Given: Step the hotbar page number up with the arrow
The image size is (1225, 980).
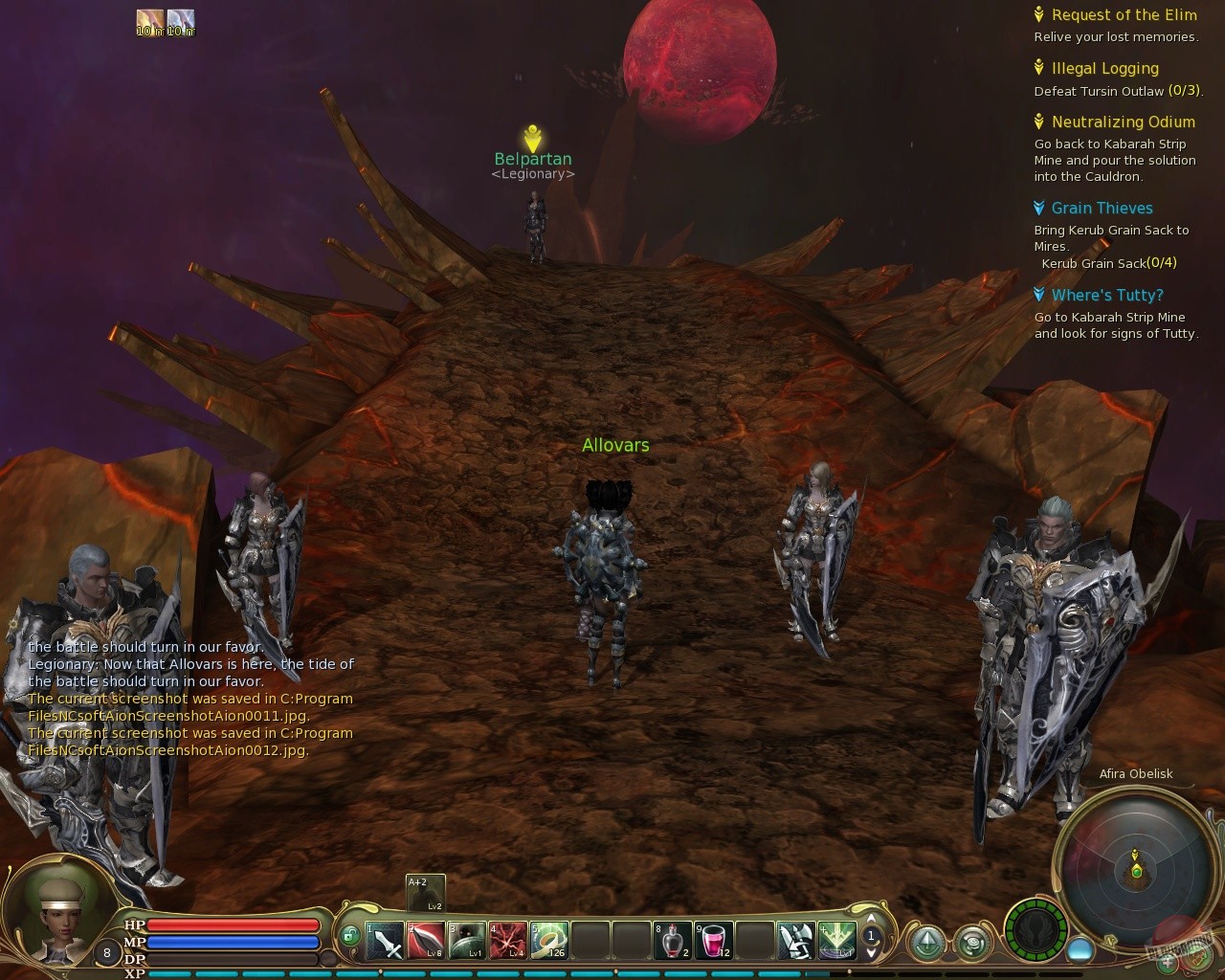Looking at the screenshot, I should click(x=871, y=920).
